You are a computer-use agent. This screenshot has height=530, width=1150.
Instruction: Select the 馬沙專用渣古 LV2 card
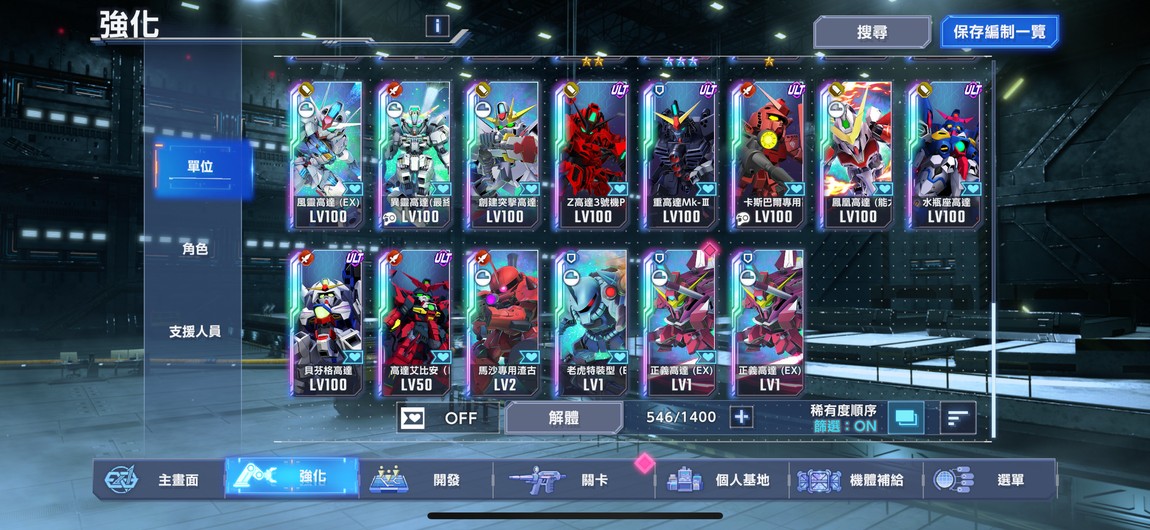pos(504,322)
